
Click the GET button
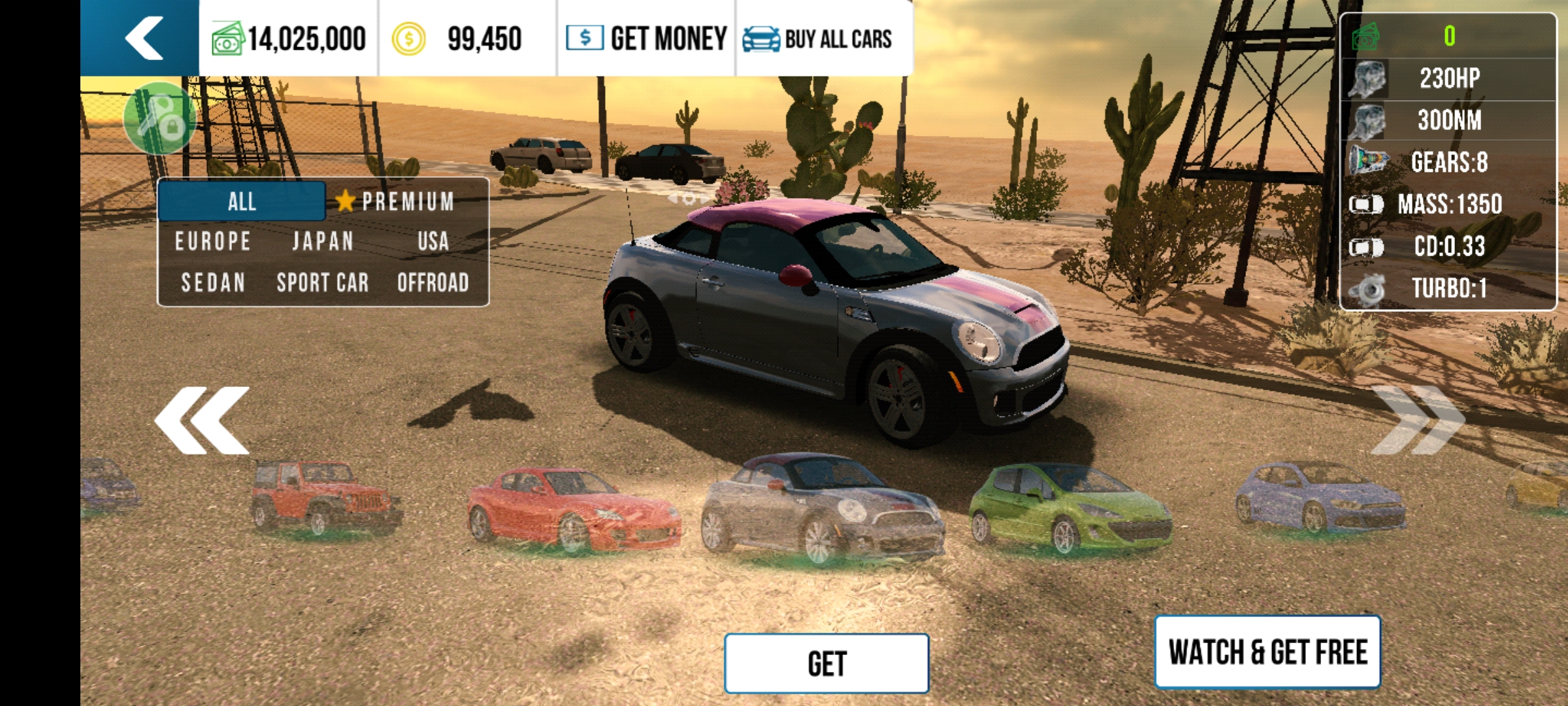(826, 664)
